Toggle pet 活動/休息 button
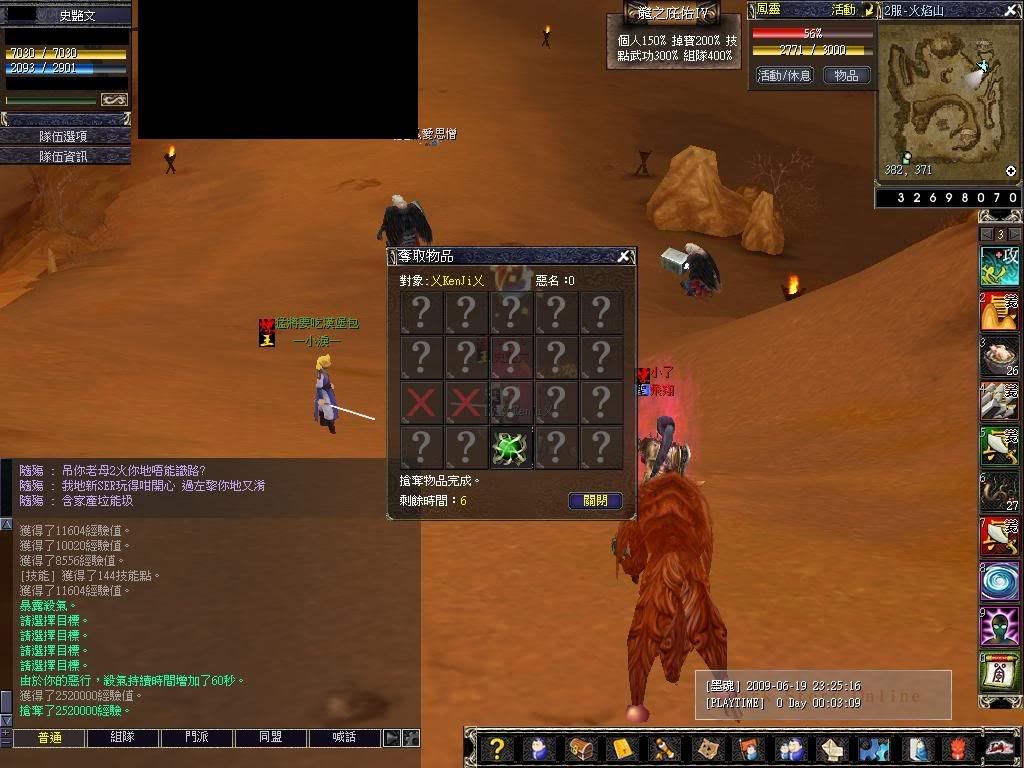1024x768 pixels. (784, 76)
